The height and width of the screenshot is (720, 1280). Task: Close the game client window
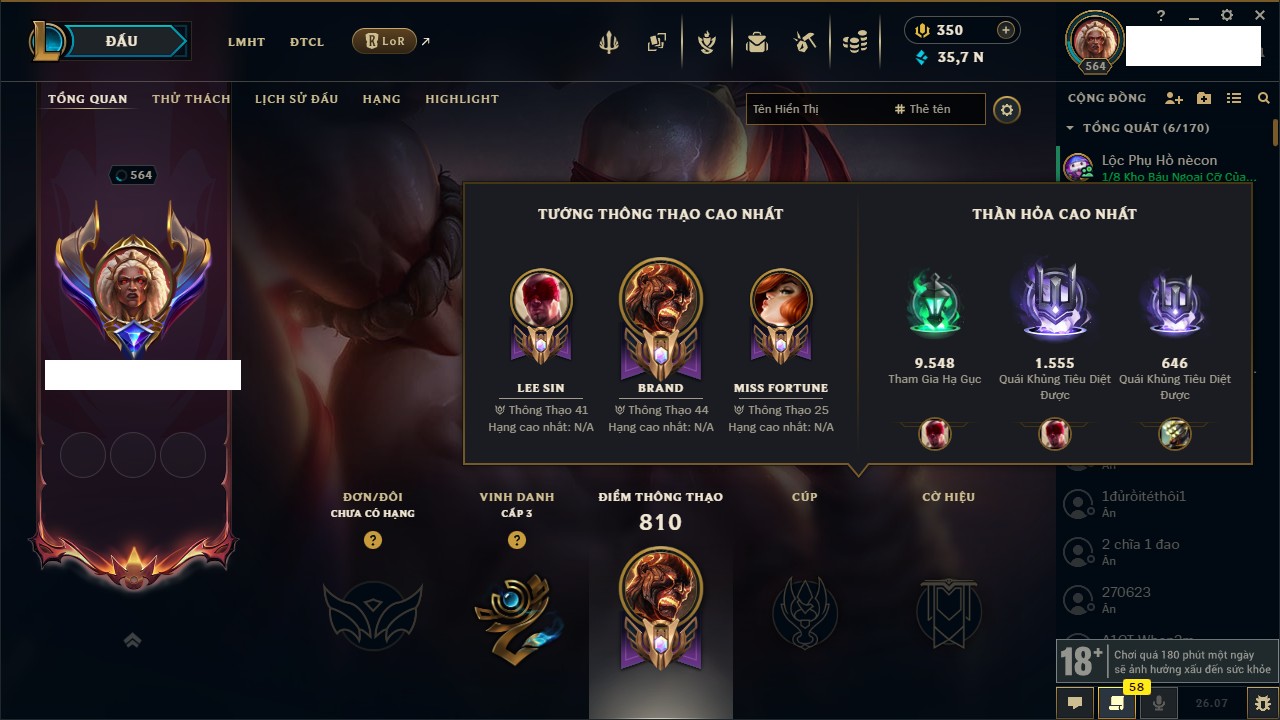pos(1257,15)
